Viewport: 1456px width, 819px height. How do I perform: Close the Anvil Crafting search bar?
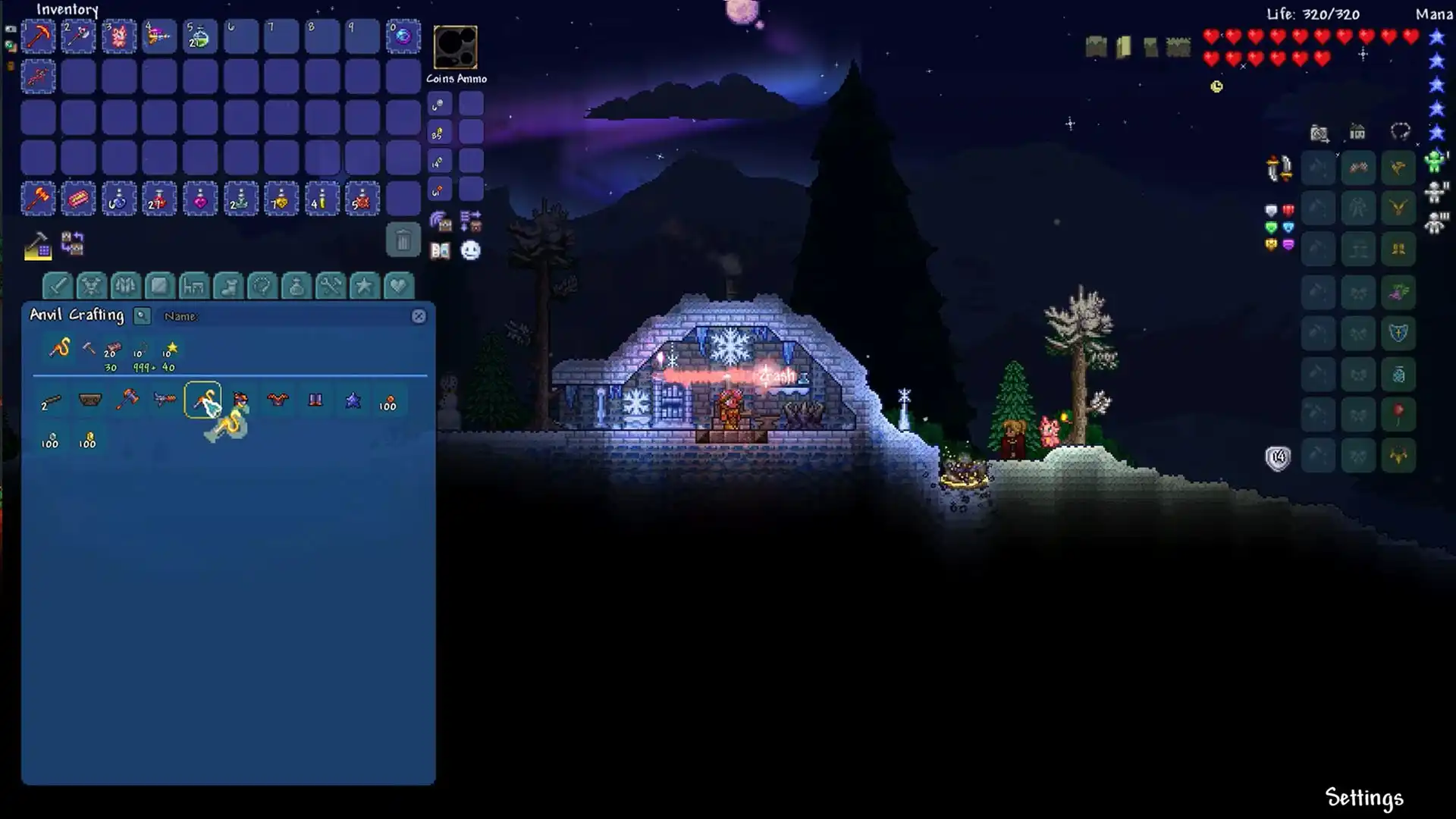click(419, 316)
